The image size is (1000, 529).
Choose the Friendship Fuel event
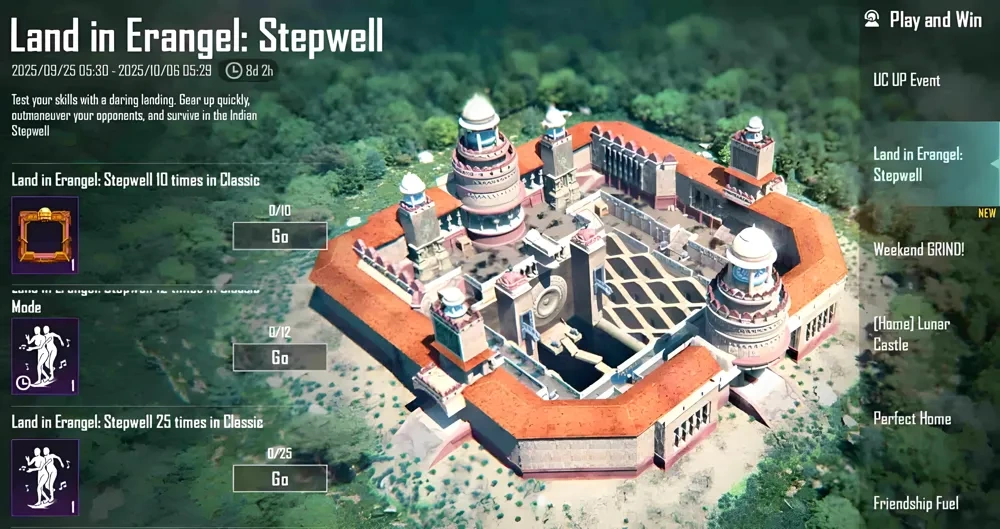click(916, 503)
